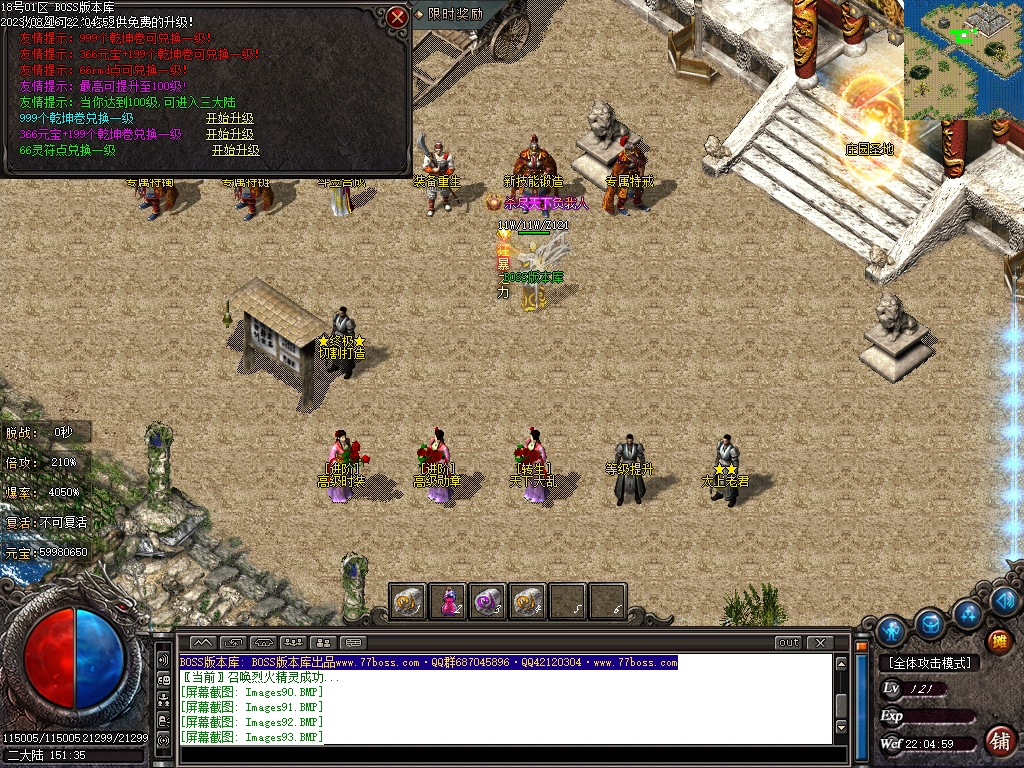Start upgrade for 999 乾坤卷 exchange
Screen dimensions: 1024x768
[230, 118]
